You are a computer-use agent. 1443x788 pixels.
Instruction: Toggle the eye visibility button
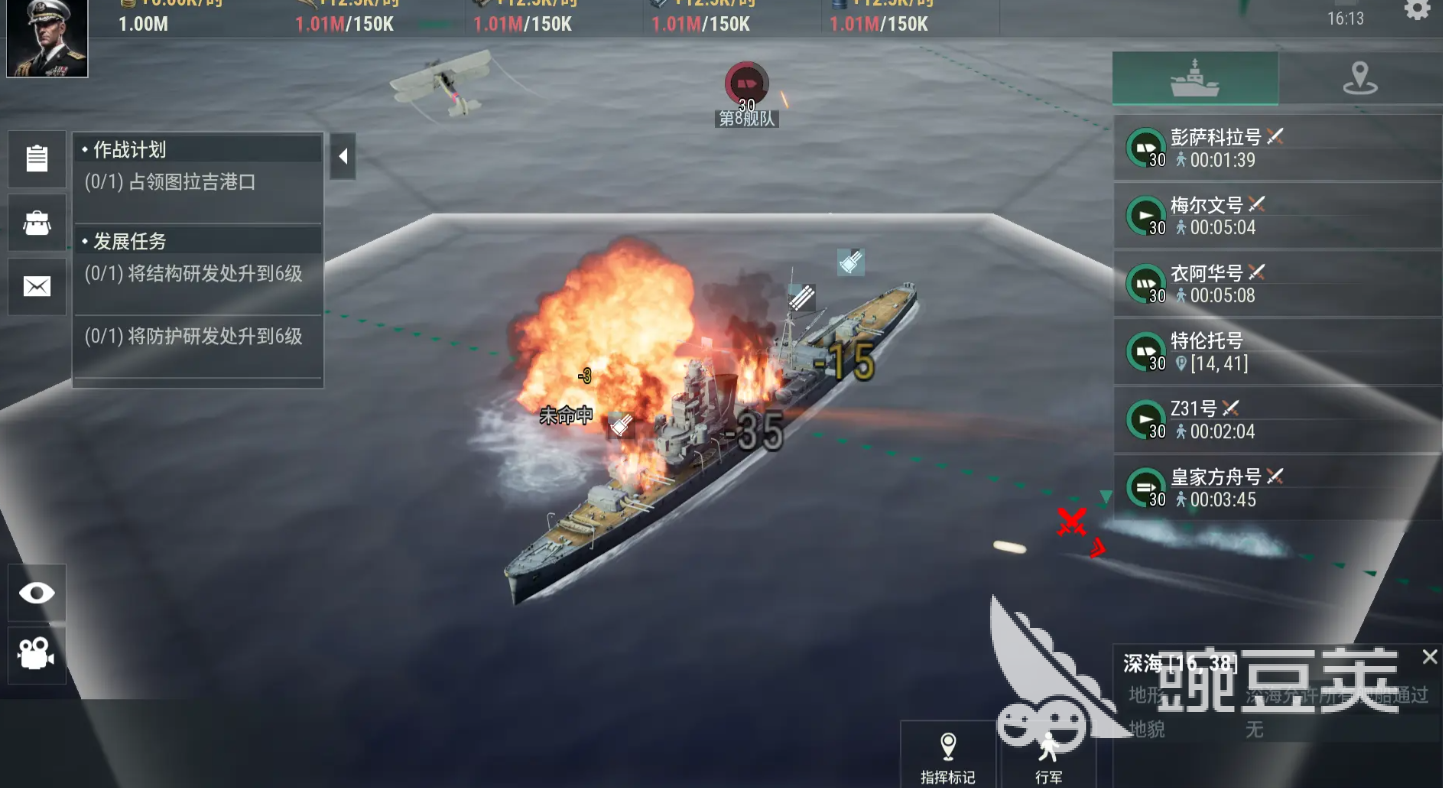coord(37,593)
